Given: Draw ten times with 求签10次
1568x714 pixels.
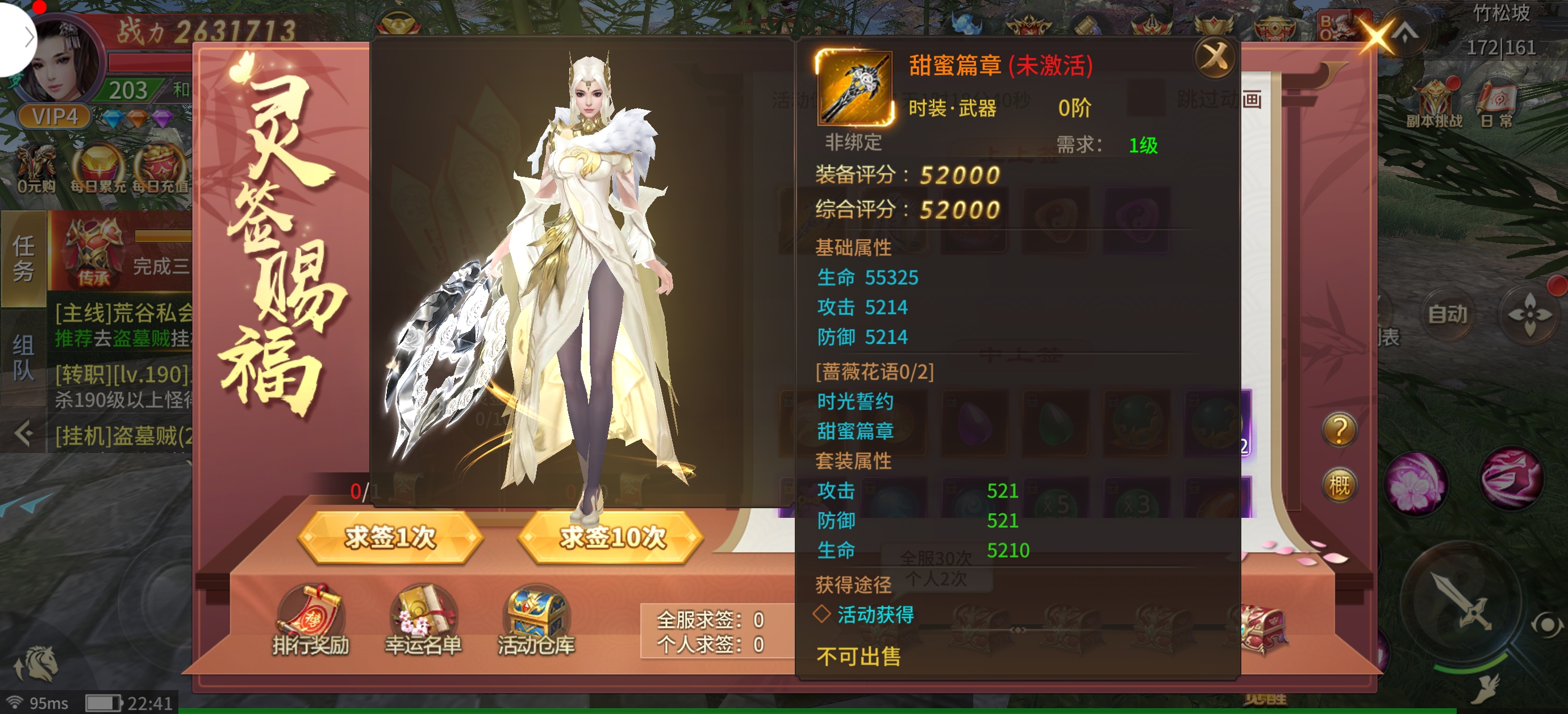Looking at the screenshot, I should (611, 537).
